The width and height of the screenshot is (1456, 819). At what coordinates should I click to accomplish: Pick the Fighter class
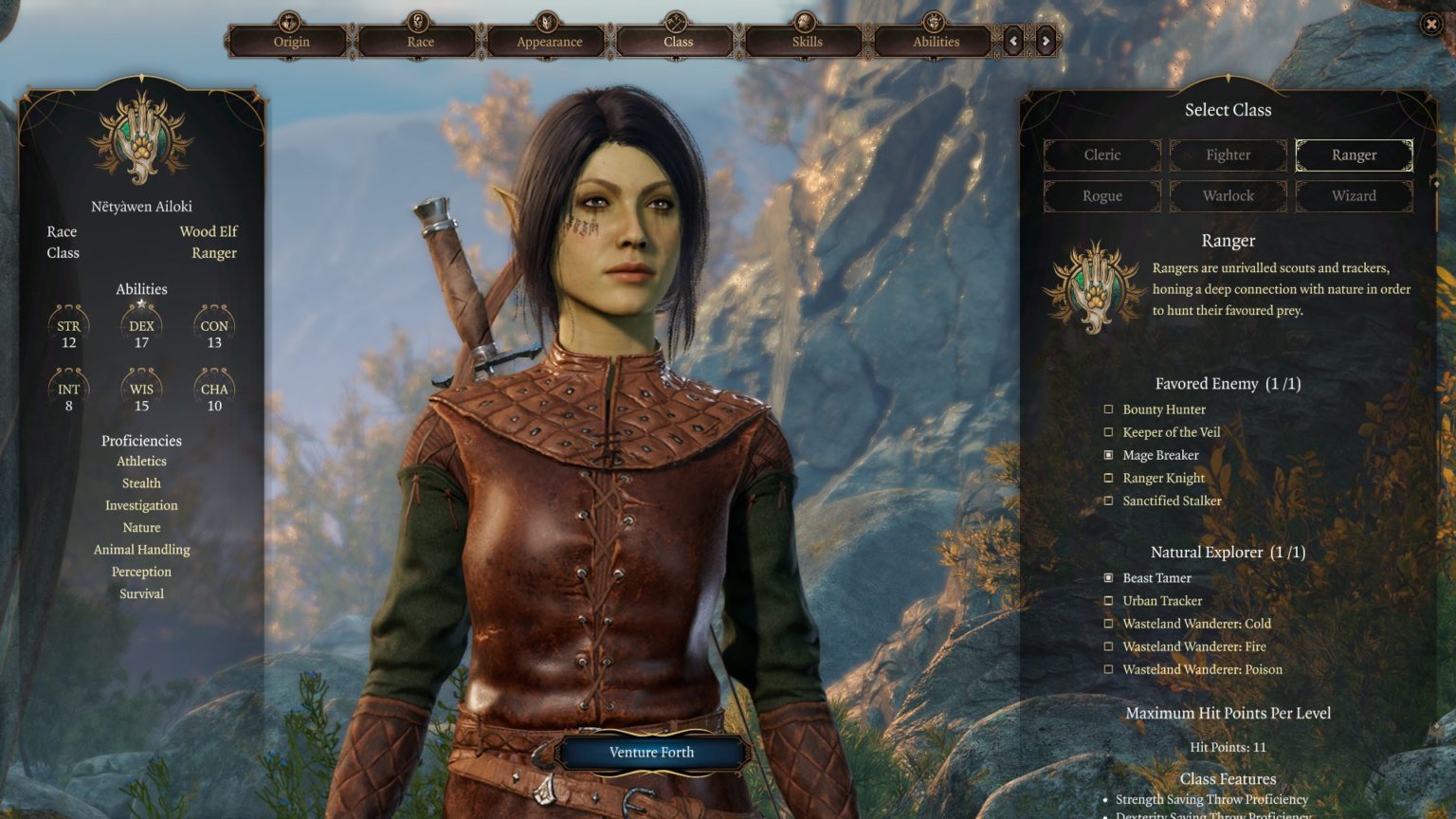(x=1228, y=155)
